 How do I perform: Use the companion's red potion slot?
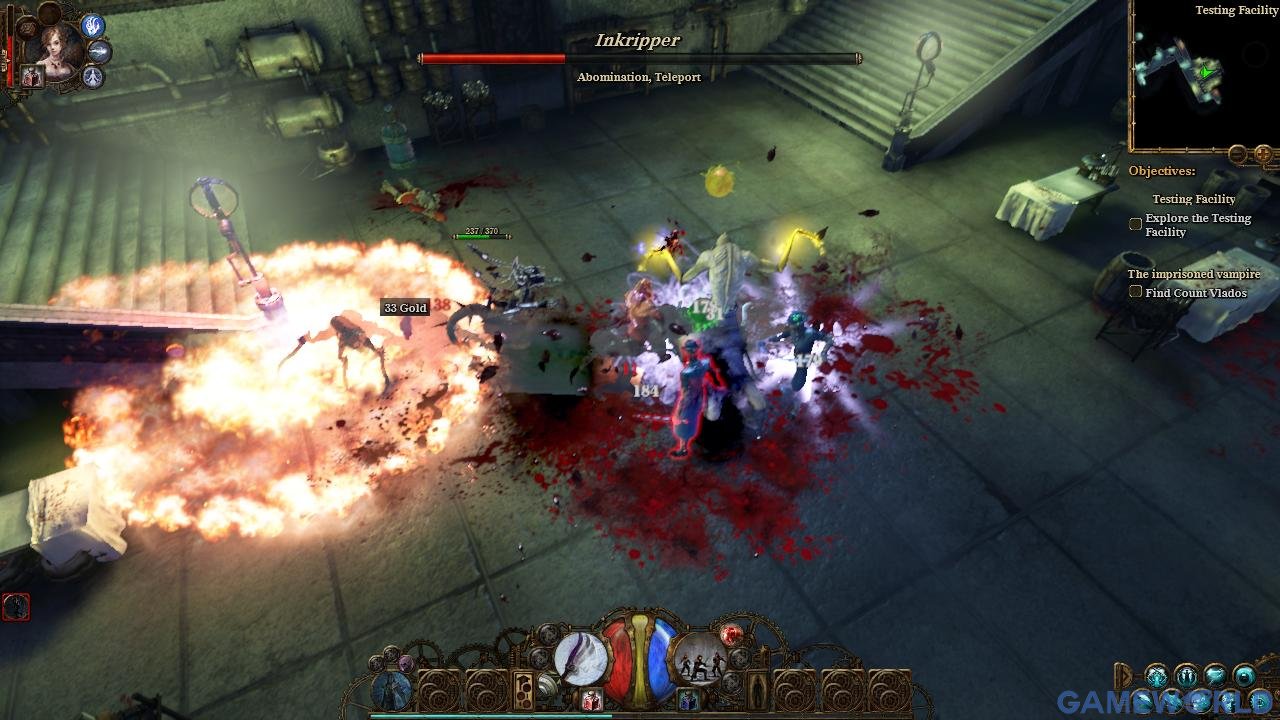(x=31, y=77)
